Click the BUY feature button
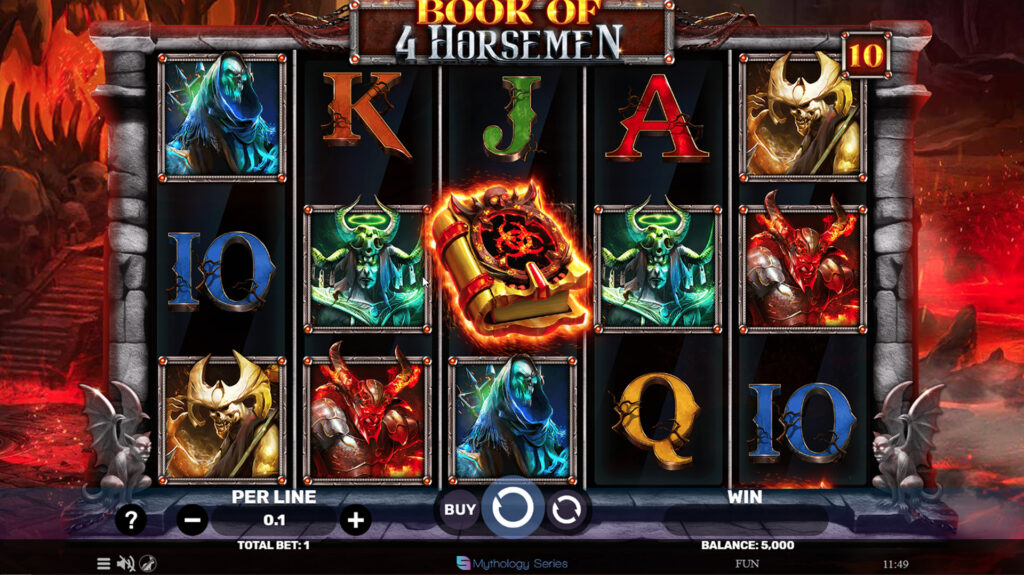This screenshot has height=575, width=1024. 459,510
